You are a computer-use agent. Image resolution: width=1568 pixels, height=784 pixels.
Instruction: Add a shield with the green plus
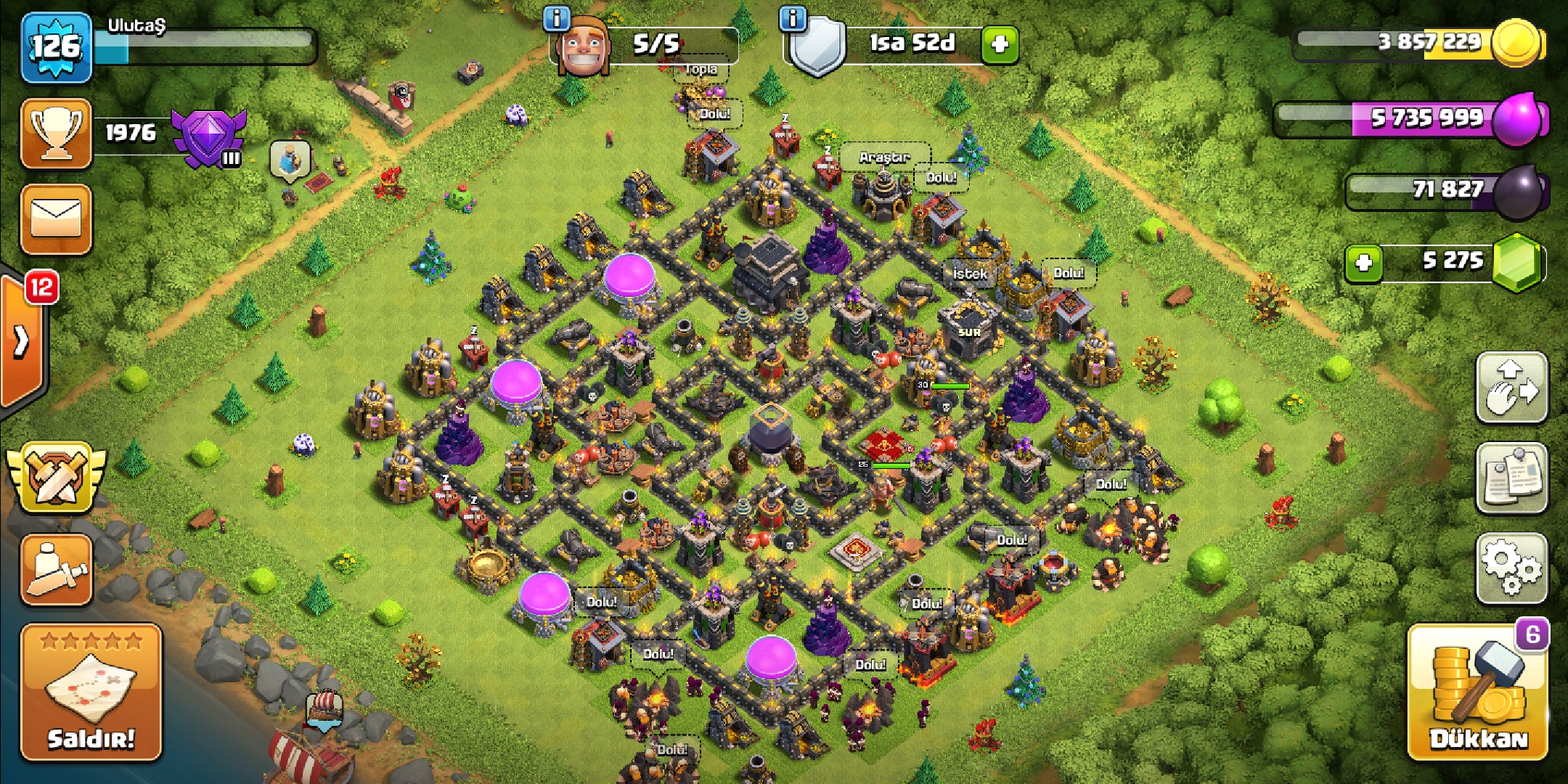pos(1000,45)
